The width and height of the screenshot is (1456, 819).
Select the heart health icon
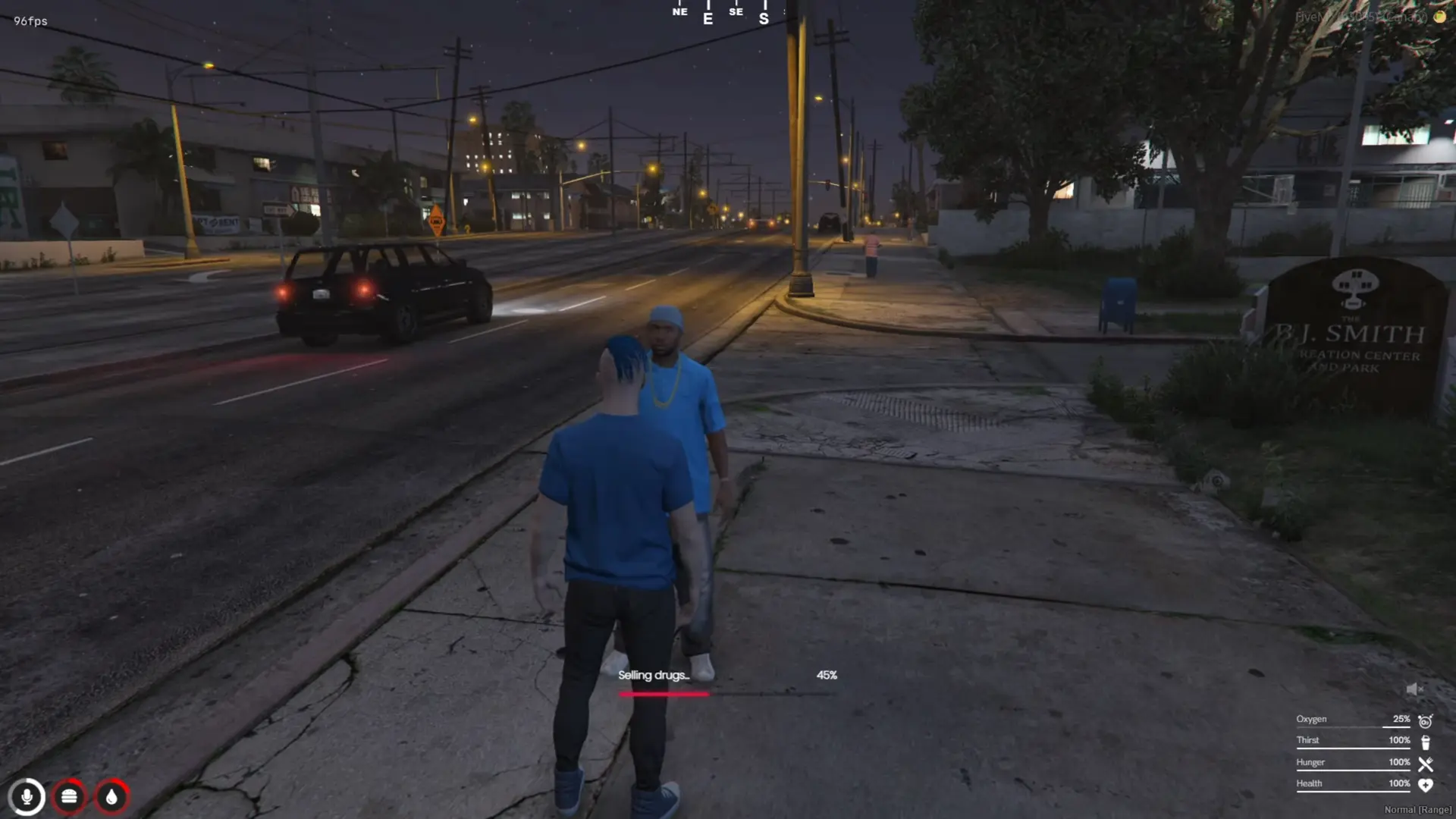(x=1426, y=786)
